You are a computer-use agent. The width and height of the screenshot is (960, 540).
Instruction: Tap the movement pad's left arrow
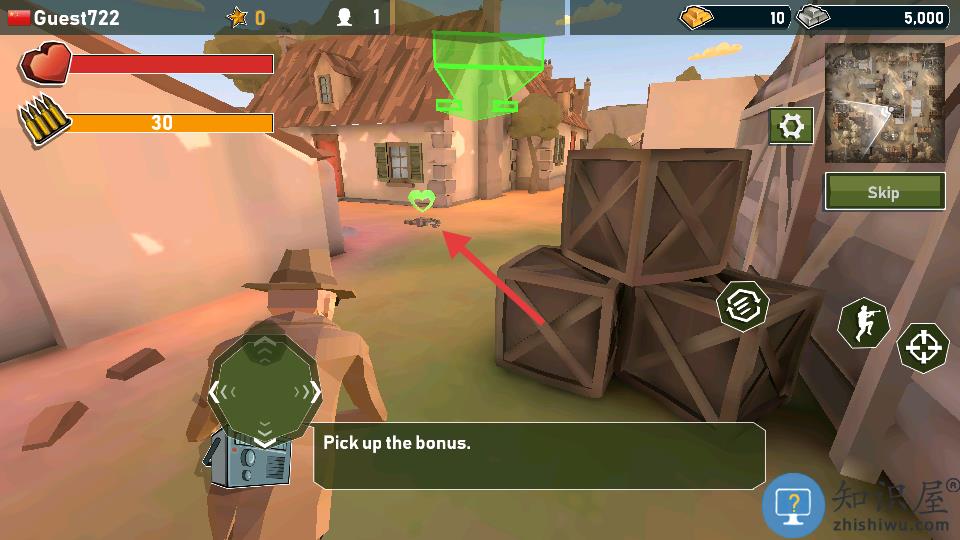[x=215, y=392]
